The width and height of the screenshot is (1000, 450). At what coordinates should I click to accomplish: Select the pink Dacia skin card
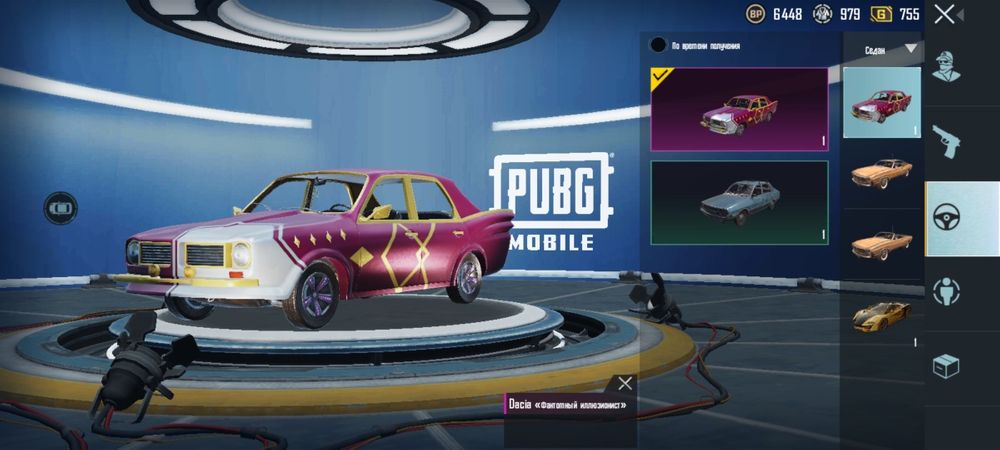[739, 109]
